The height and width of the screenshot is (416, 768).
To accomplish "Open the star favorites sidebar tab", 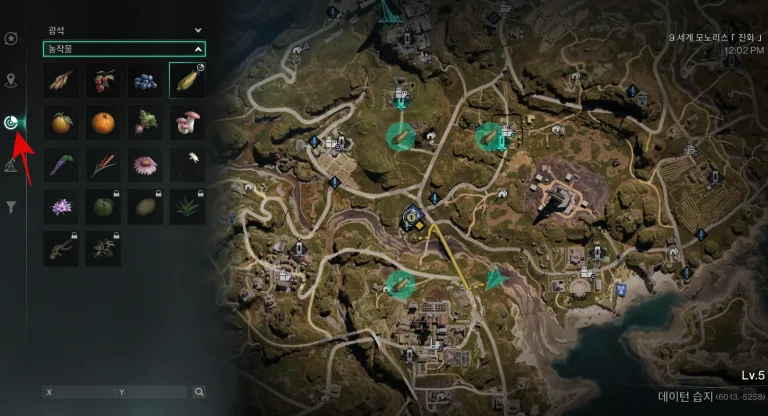I will pyautogui.click(x=11, y=38).
